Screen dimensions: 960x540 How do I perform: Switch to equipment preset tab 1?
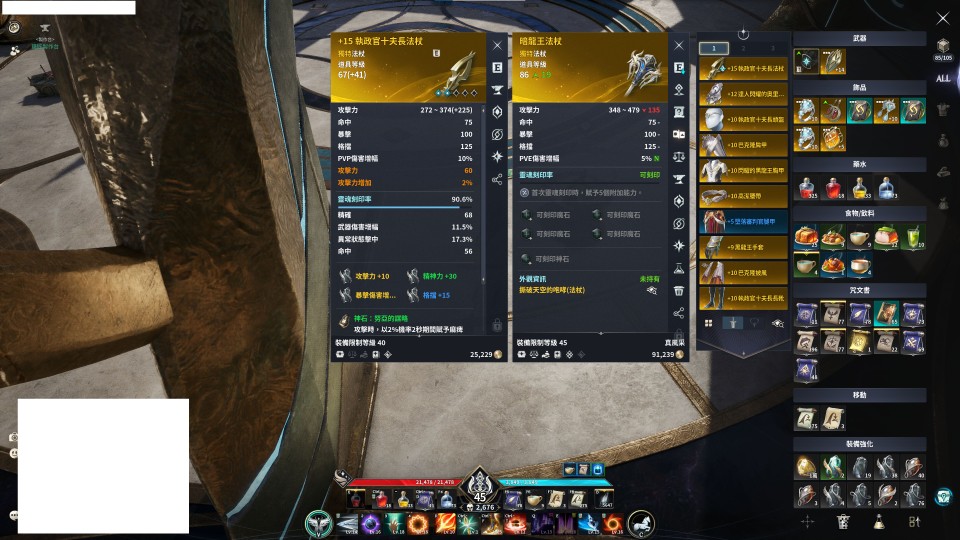click(x=713, y=48)
